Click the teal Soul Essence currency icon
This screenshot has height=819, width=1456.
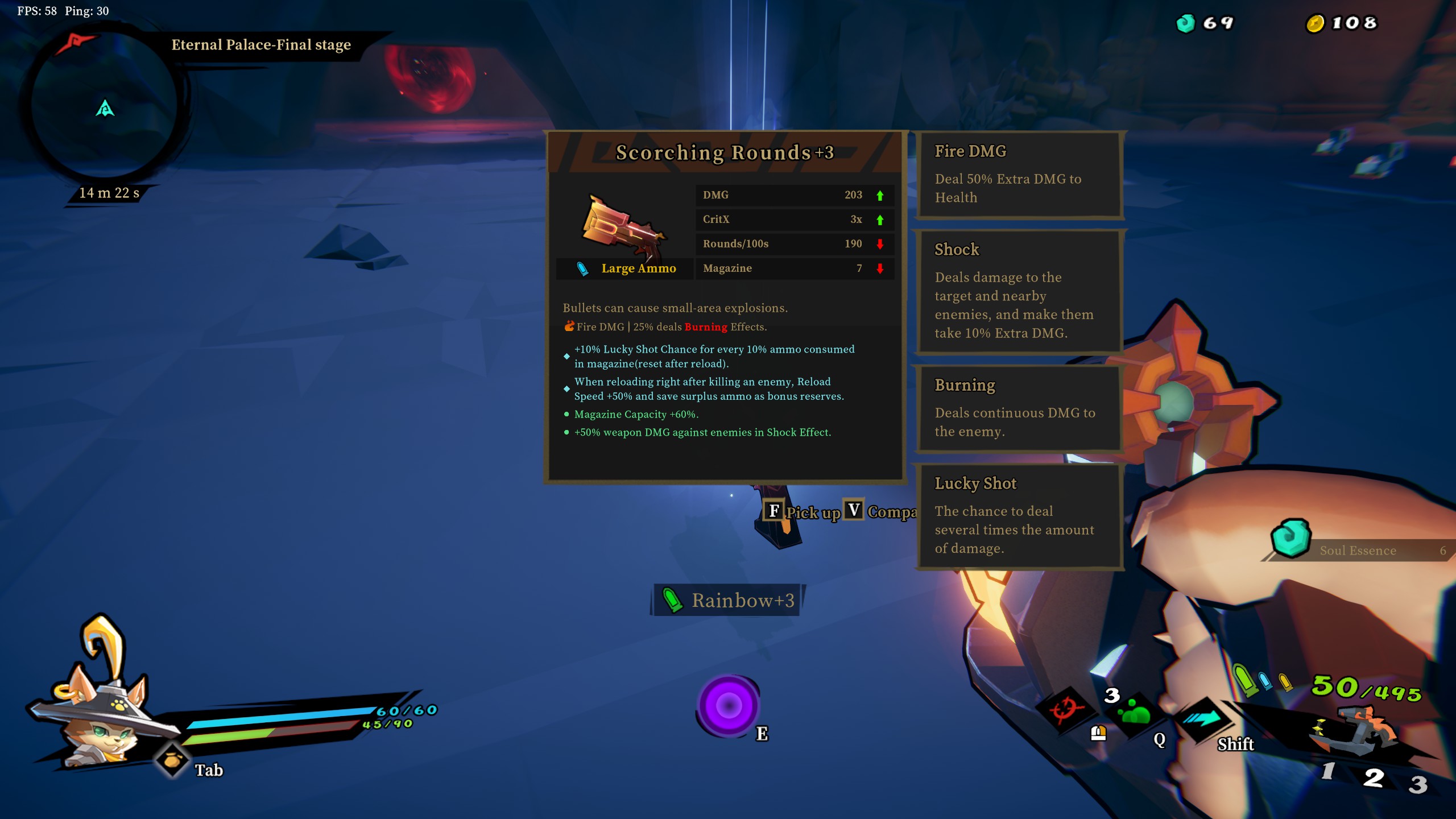tap(1185, 23)
